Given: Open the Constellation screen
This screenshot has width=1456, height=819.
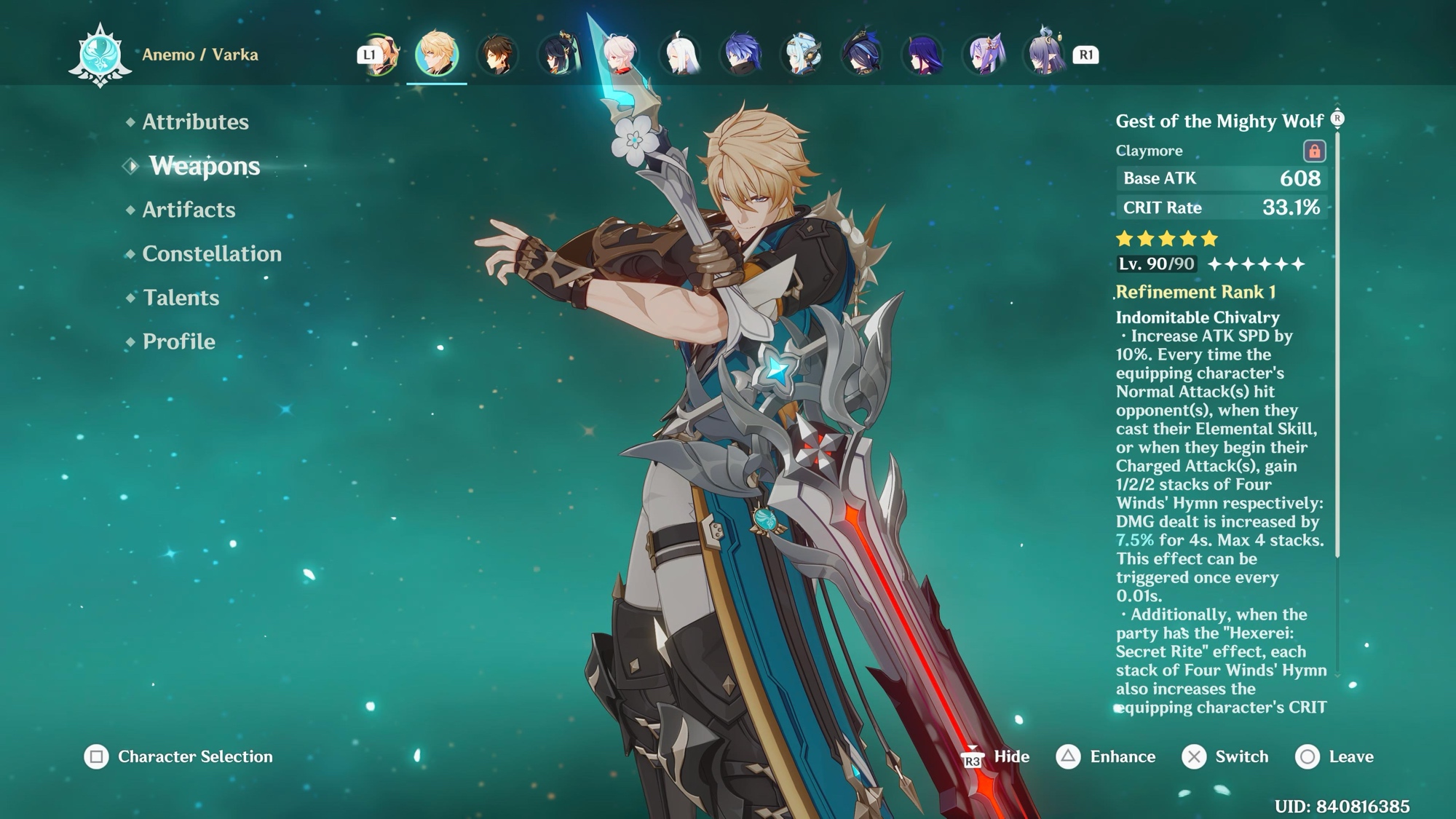Looking at the screenshot, I should (x=211, y=253).
